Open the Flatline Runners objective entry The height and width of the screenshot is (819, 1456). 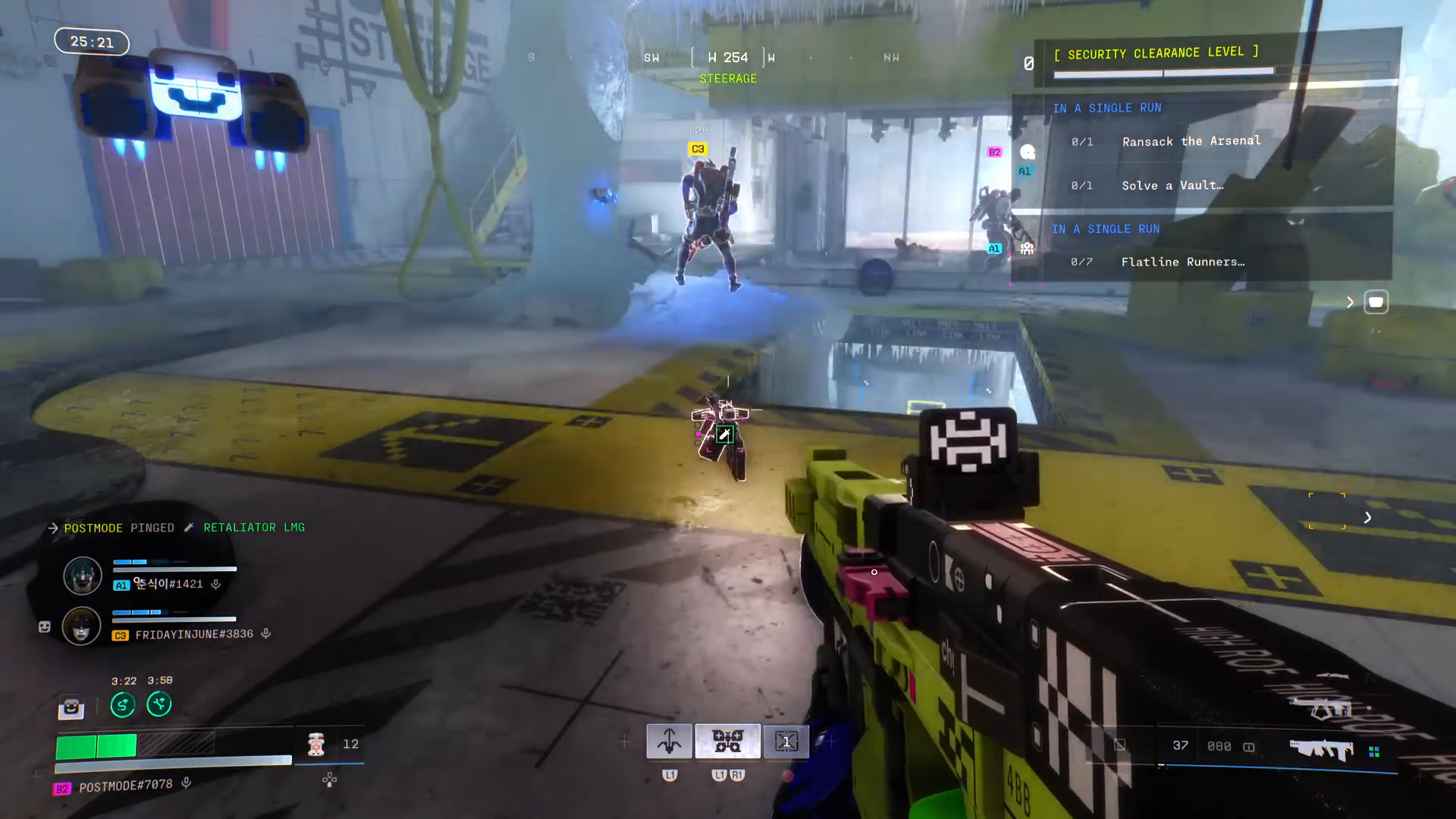pos(1182,262)
